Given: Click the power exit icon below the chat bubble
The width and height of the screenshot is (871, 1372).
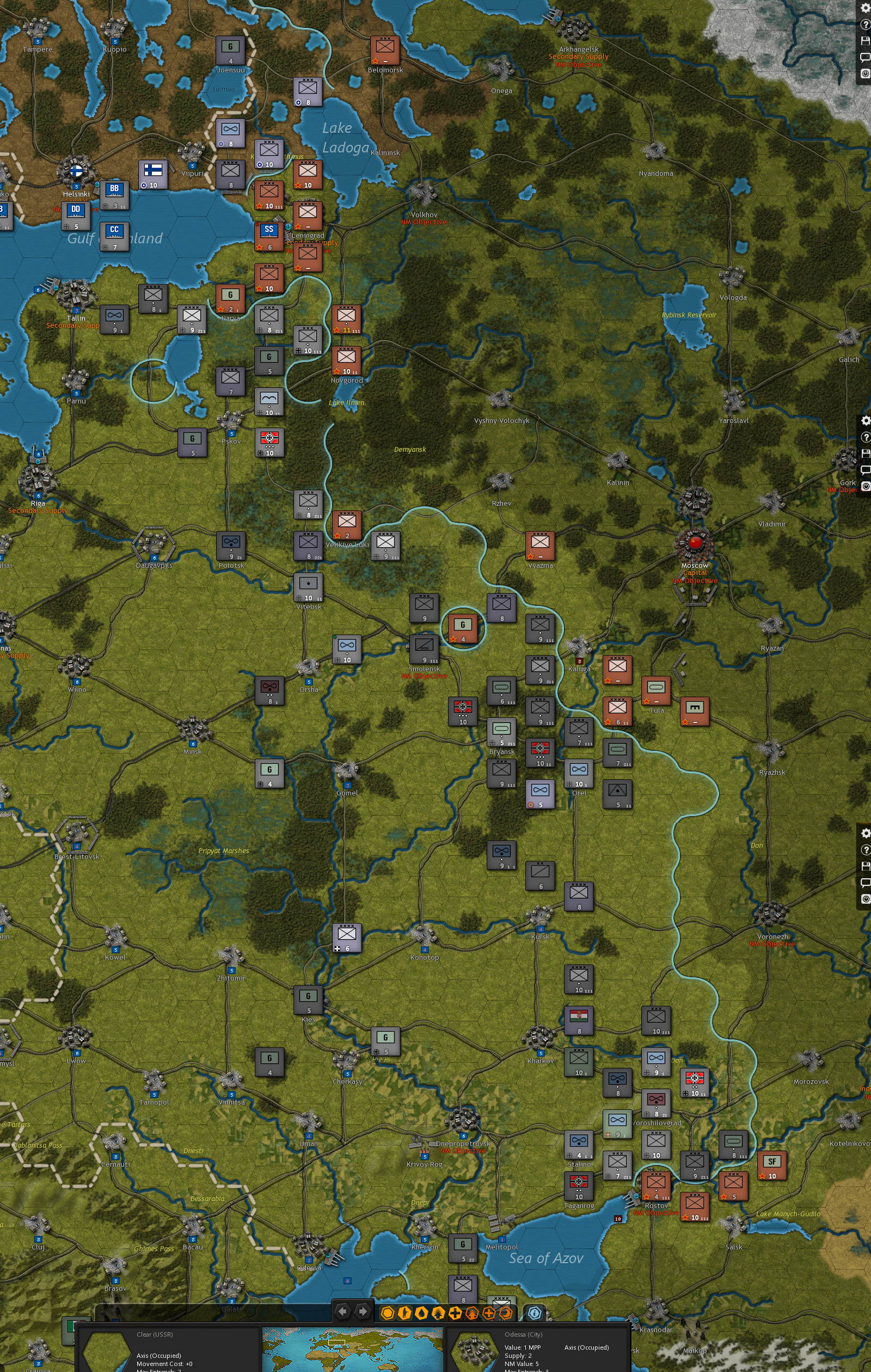Looking at the screenshot, I should click(x=866, y=72).
